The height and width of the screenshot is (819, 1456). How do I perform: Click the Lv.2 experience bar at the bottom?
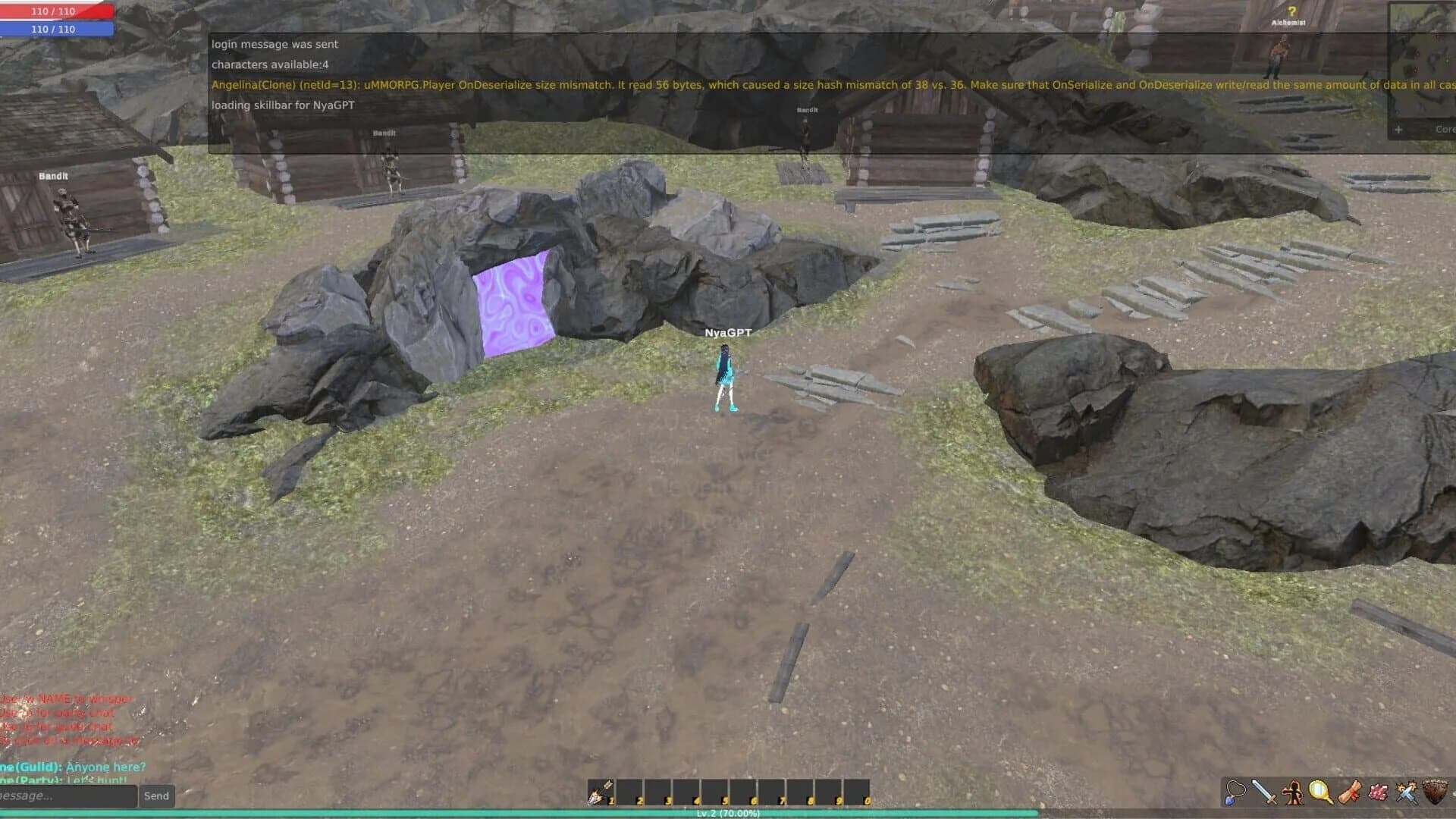click(x=728, y=814)
